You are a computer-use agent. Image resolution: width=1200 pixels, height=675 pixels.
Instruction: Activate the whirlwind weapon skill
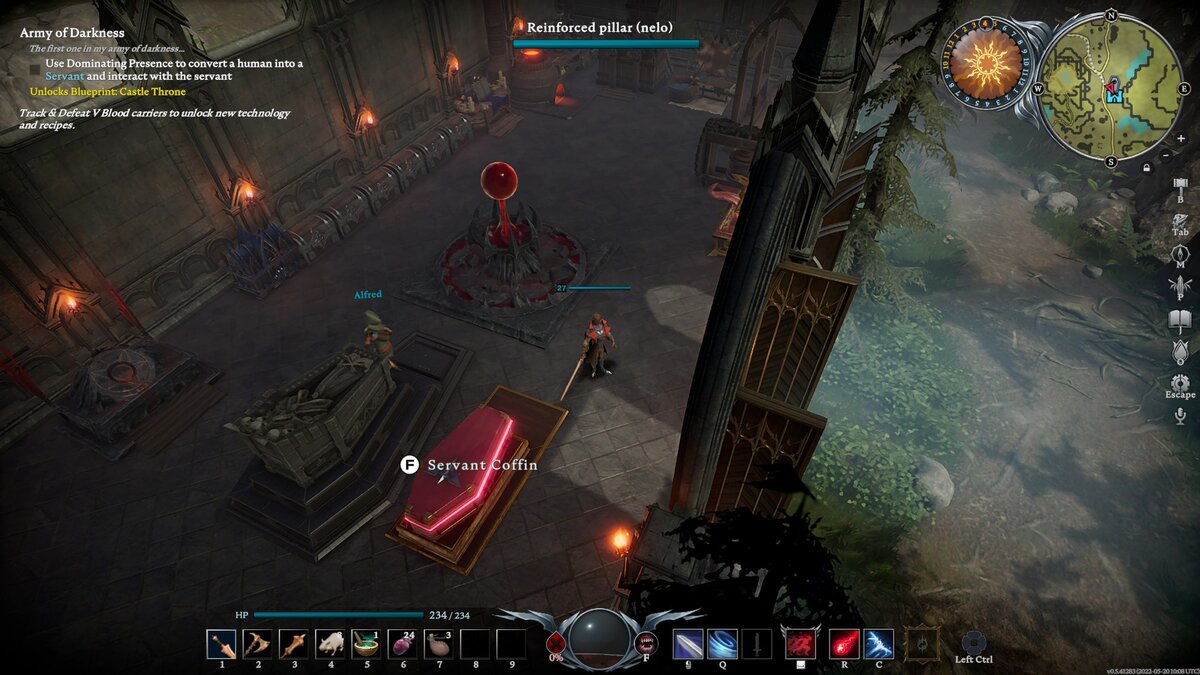(x=722, y=644)
